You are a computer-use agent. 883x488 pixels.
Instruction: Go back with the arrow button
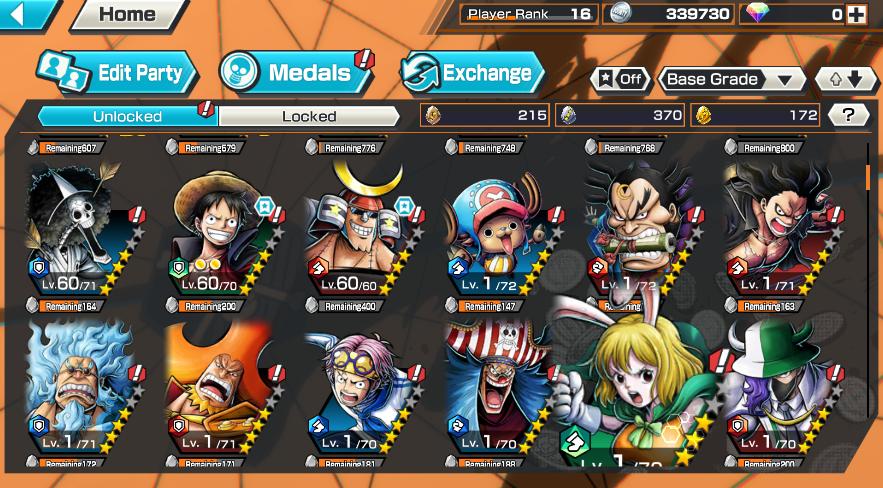pos(25,14)
